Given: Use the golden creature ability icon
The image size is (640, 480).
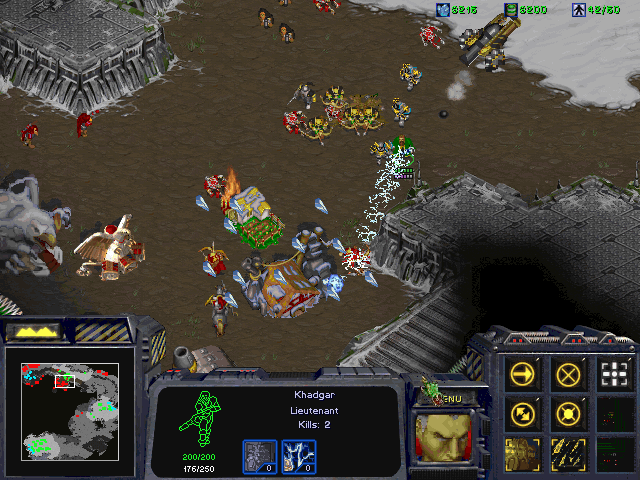Looking at the screenshot, I should pos(521,452).
